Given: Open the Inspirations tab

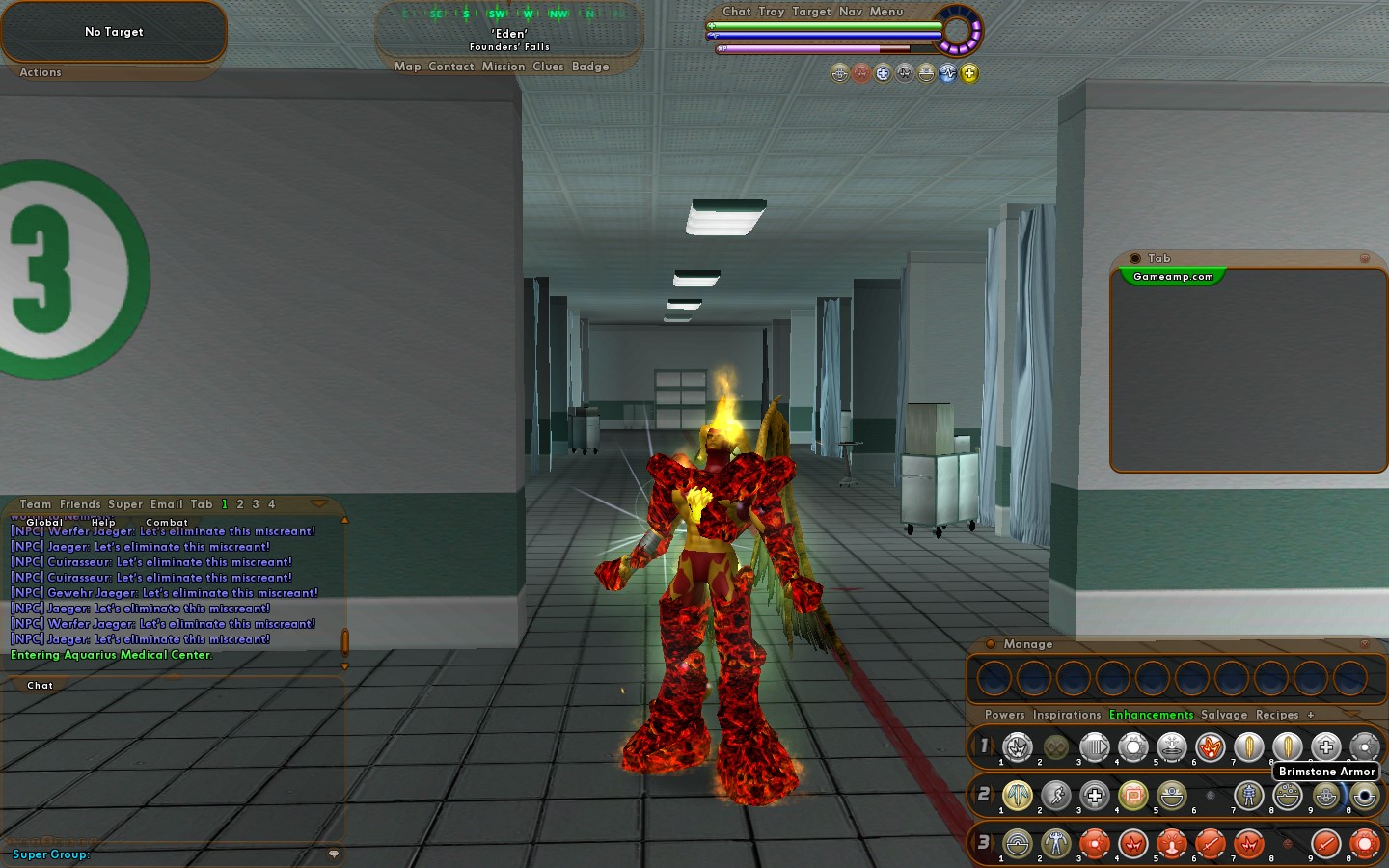Looking at the screenshot, I should (x=1066, y=715).
